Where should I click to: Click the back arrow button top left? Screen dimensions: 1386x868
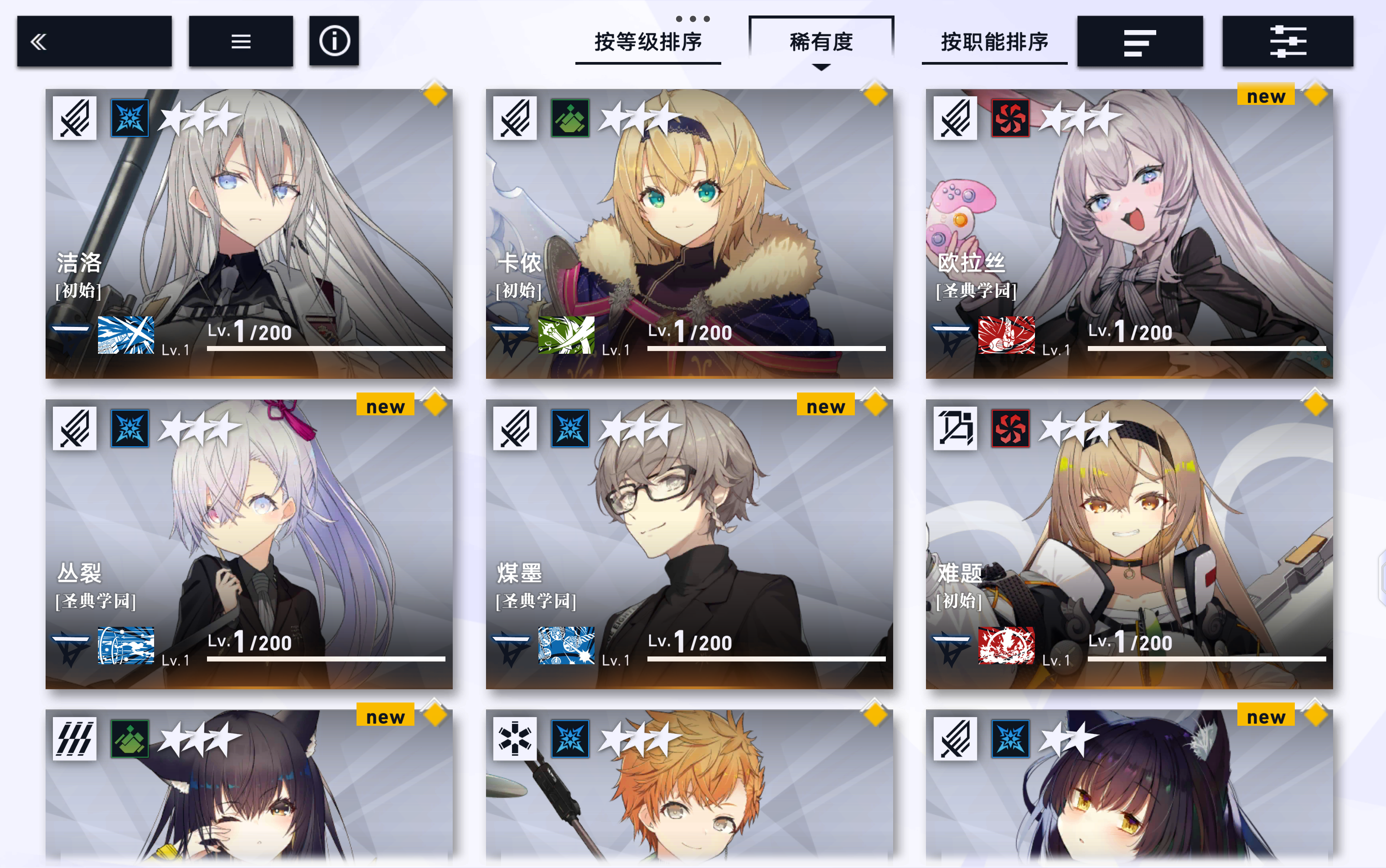95,41
